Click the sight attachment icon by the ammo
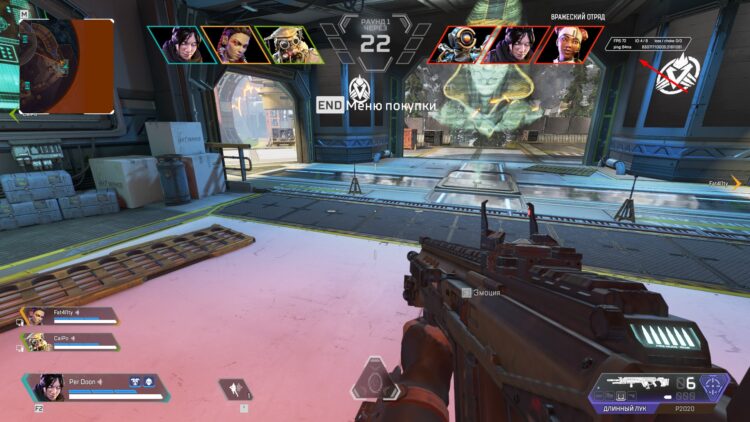The image size is (750, 422). click(x=714, y=384)
